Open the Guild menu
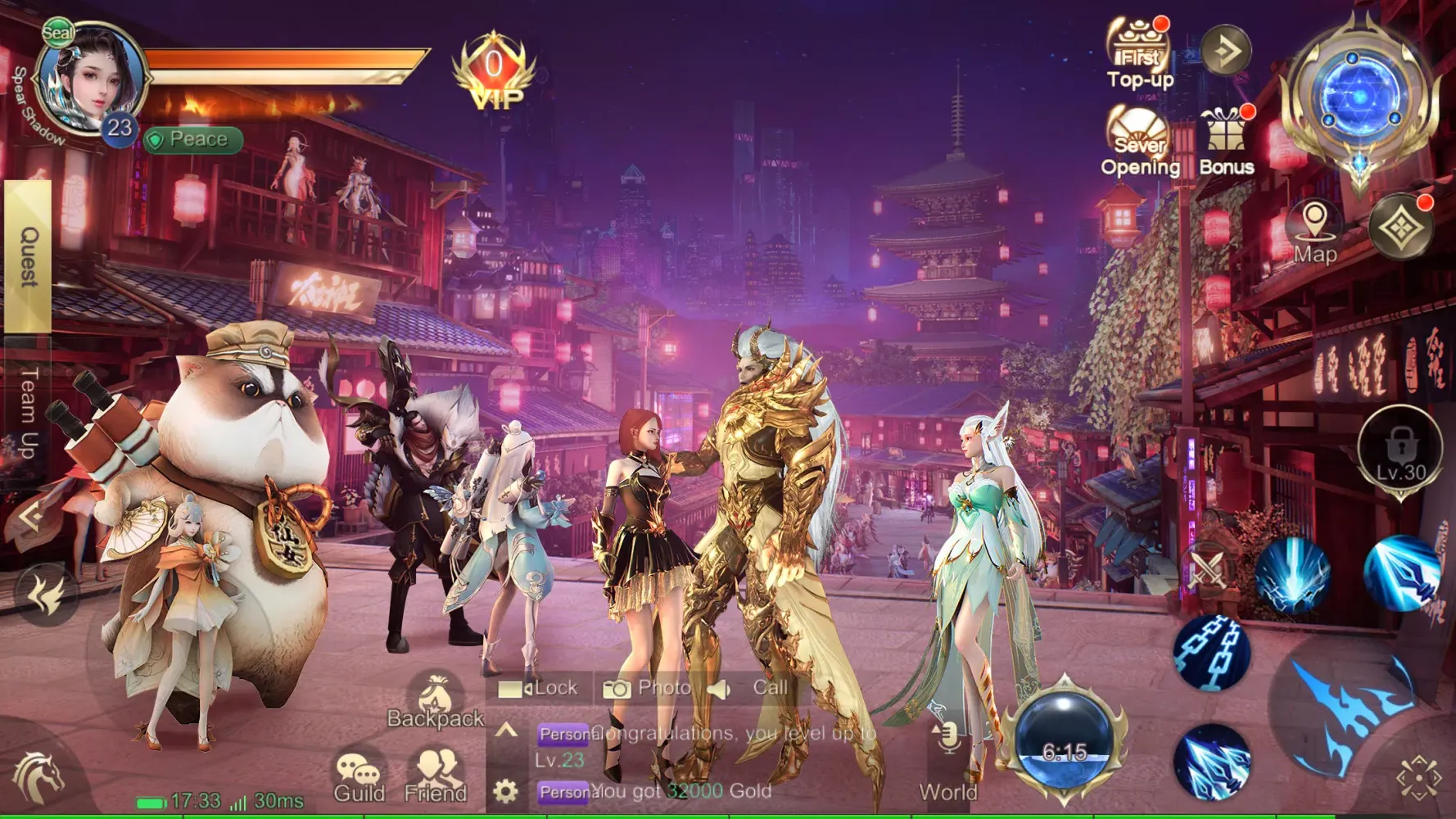The image size is (1456, 819). pos(359,777)
